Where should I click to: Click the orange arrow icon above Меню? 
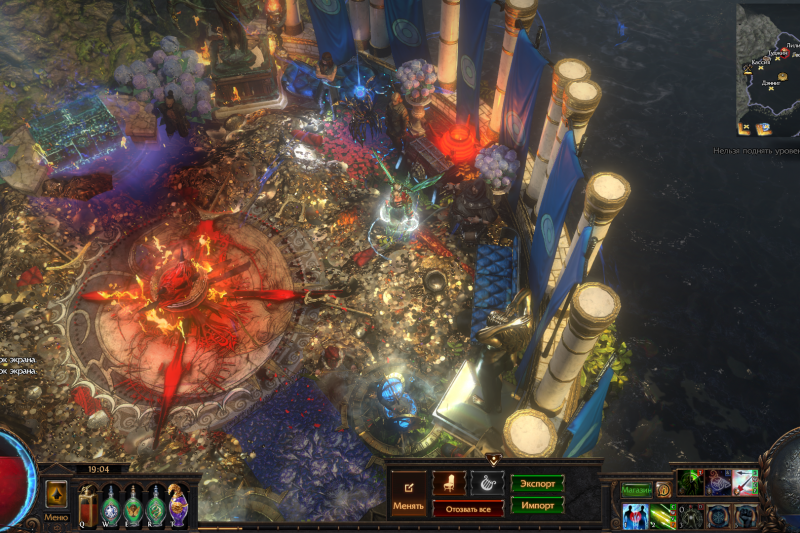[56, 494]
